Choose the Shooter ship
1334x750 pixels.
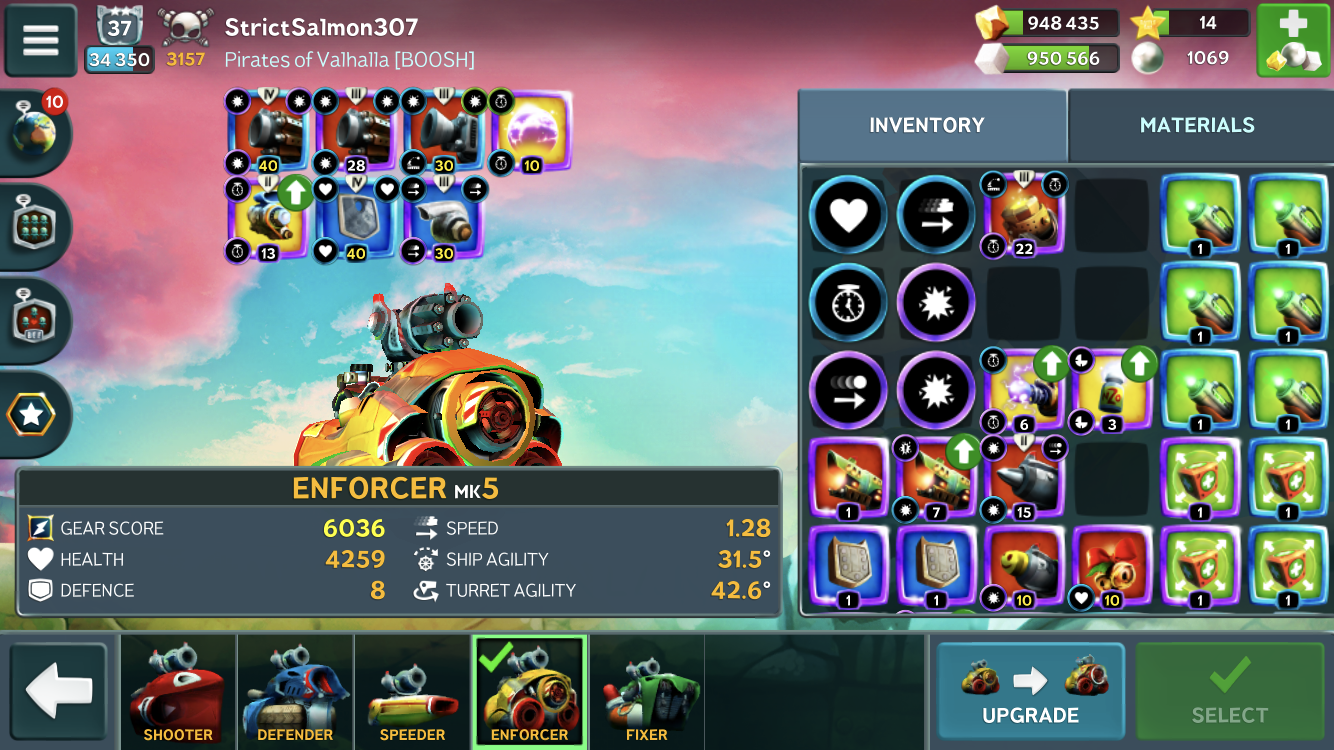pos(178,691)
